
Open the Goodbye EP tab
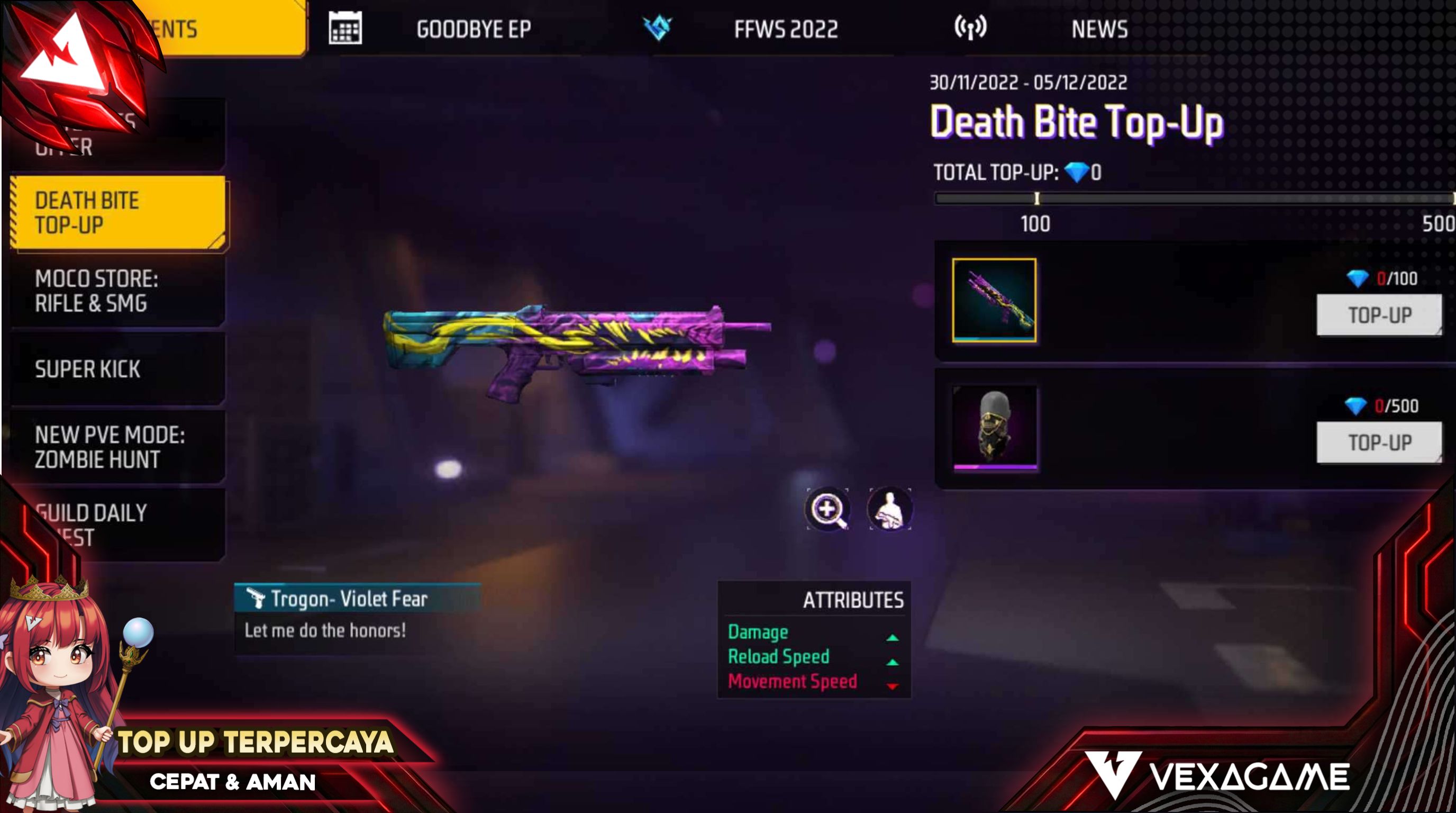pyautogui.click(x=472, y=29)
